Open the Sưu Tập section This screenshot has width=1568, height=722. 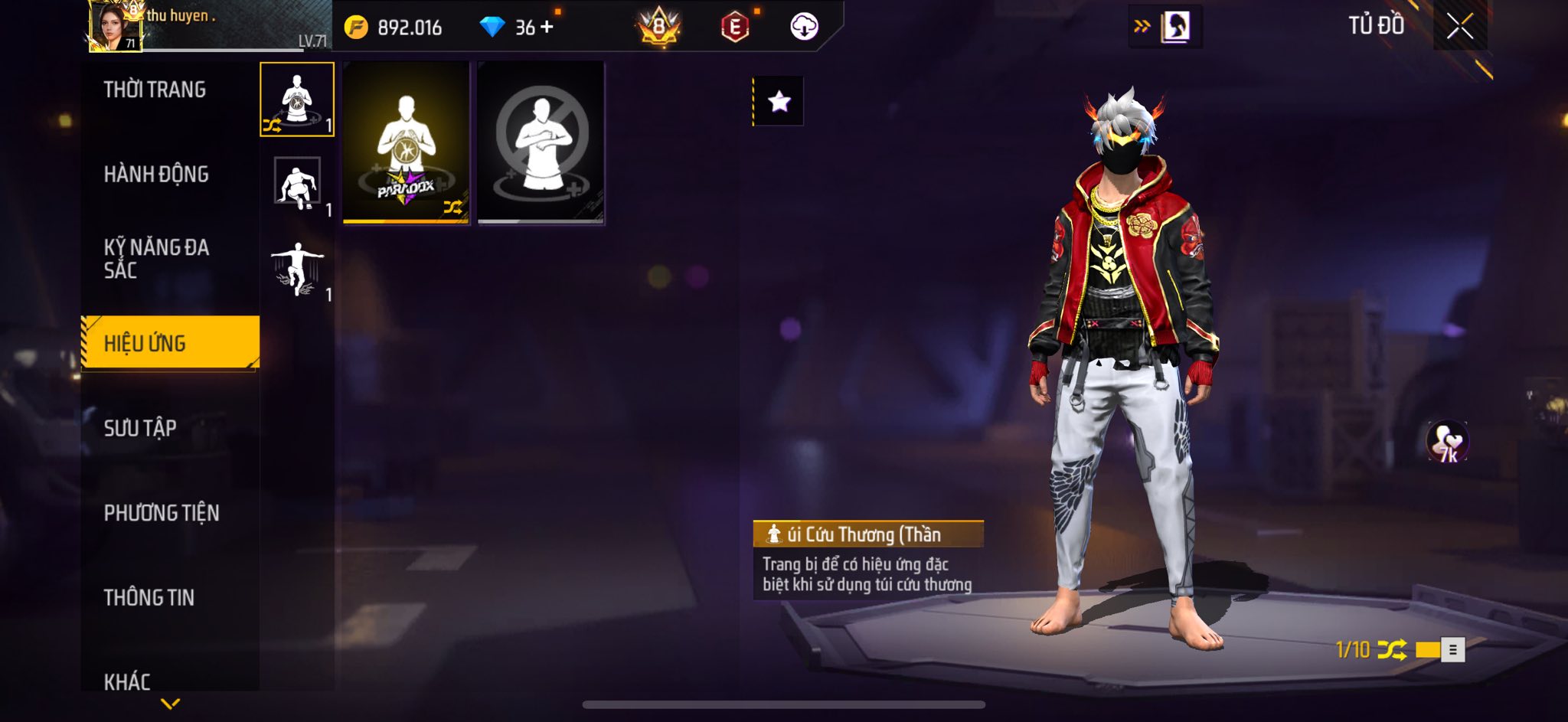140,428
